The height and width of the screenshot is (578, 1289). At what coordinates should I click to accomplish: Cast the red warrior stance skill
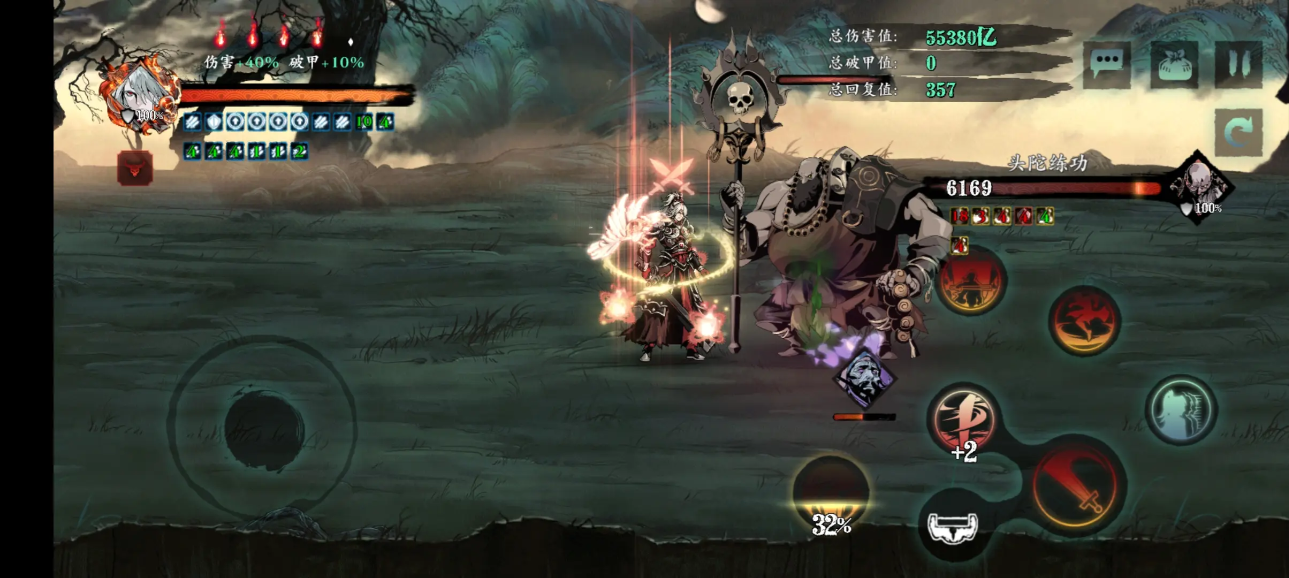970,281
